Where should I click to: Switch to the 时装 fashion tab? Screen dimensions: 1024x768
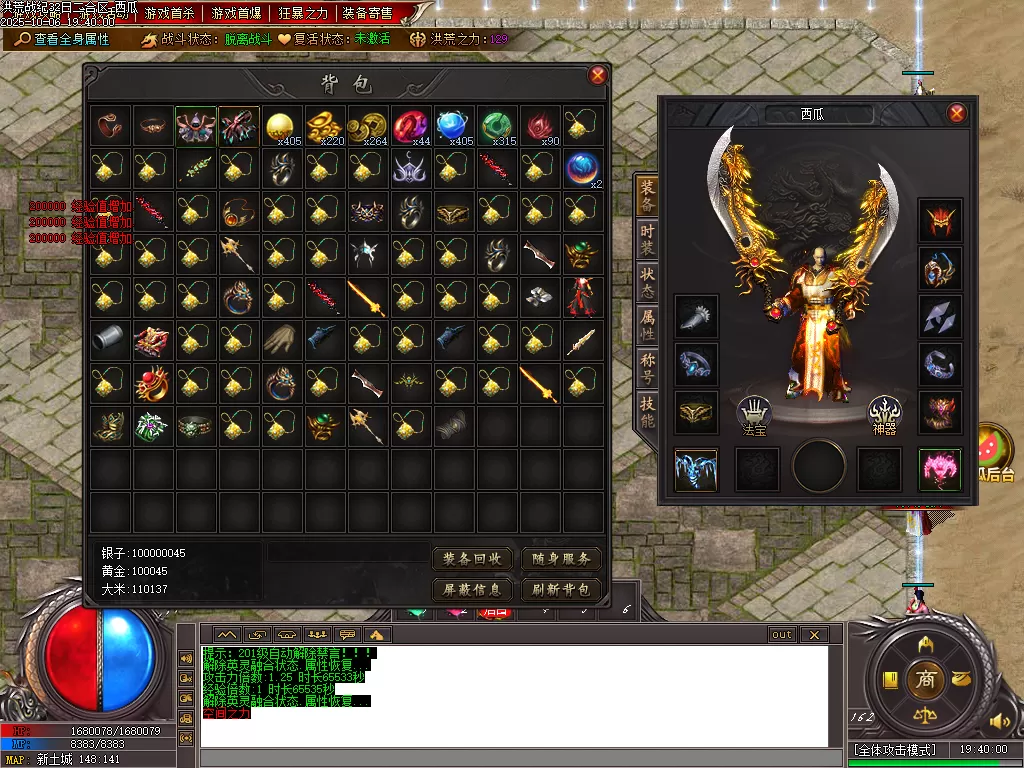pyautogui.click(x=648, y=237)
